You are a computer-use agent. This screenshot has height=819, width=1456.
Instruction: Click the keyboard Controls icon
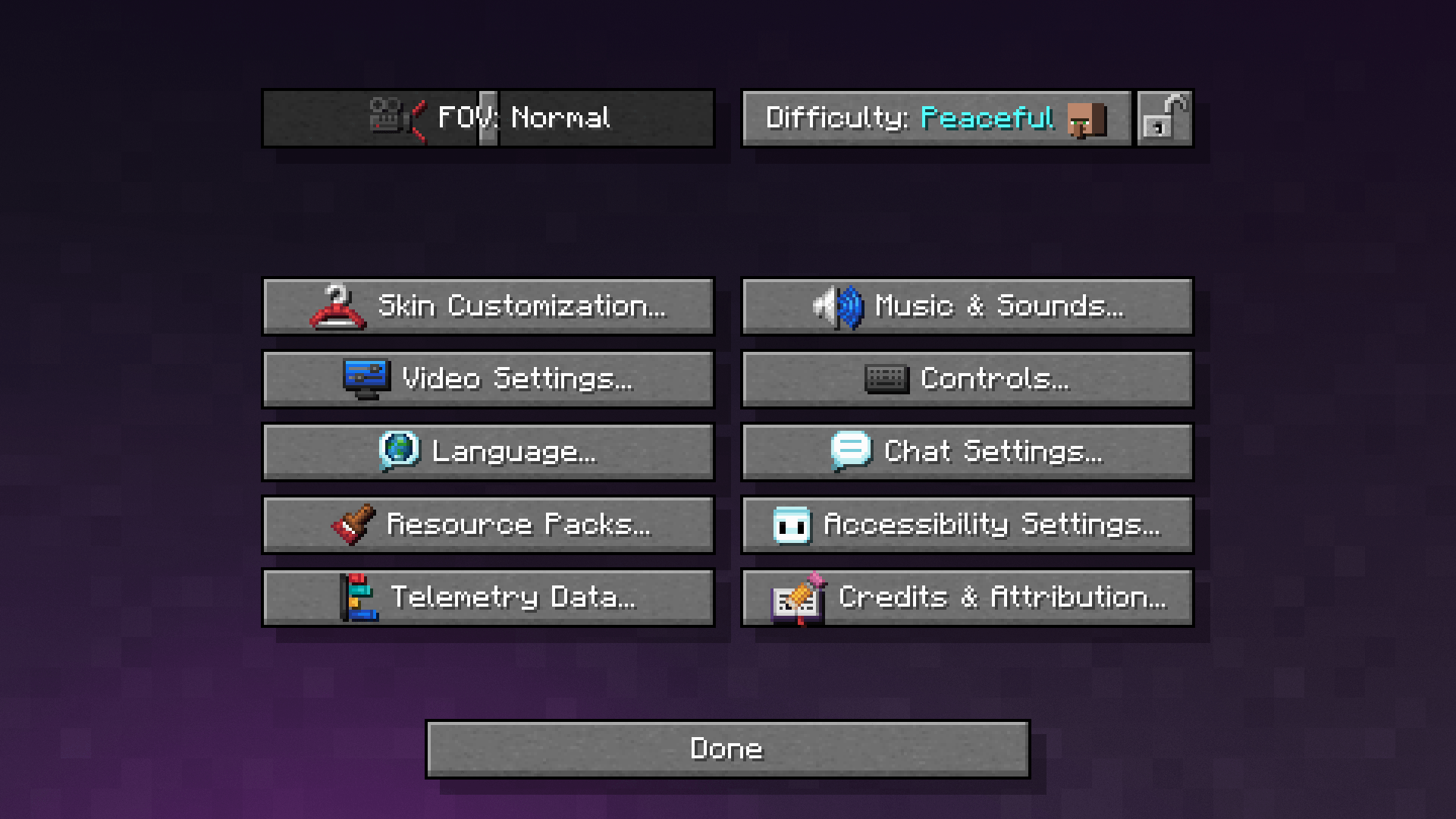point(885,379)
